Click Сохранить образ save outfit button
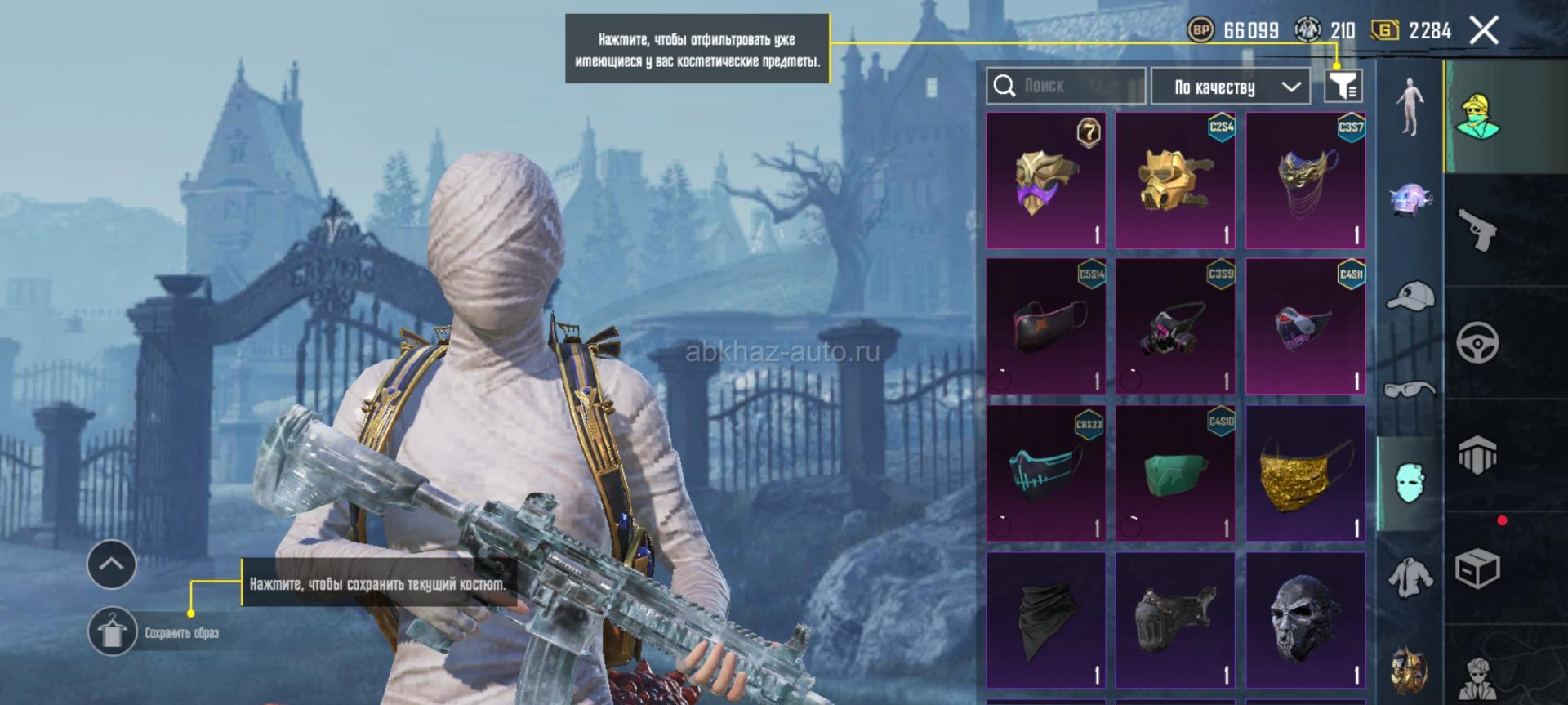 (x=113, y=632)
